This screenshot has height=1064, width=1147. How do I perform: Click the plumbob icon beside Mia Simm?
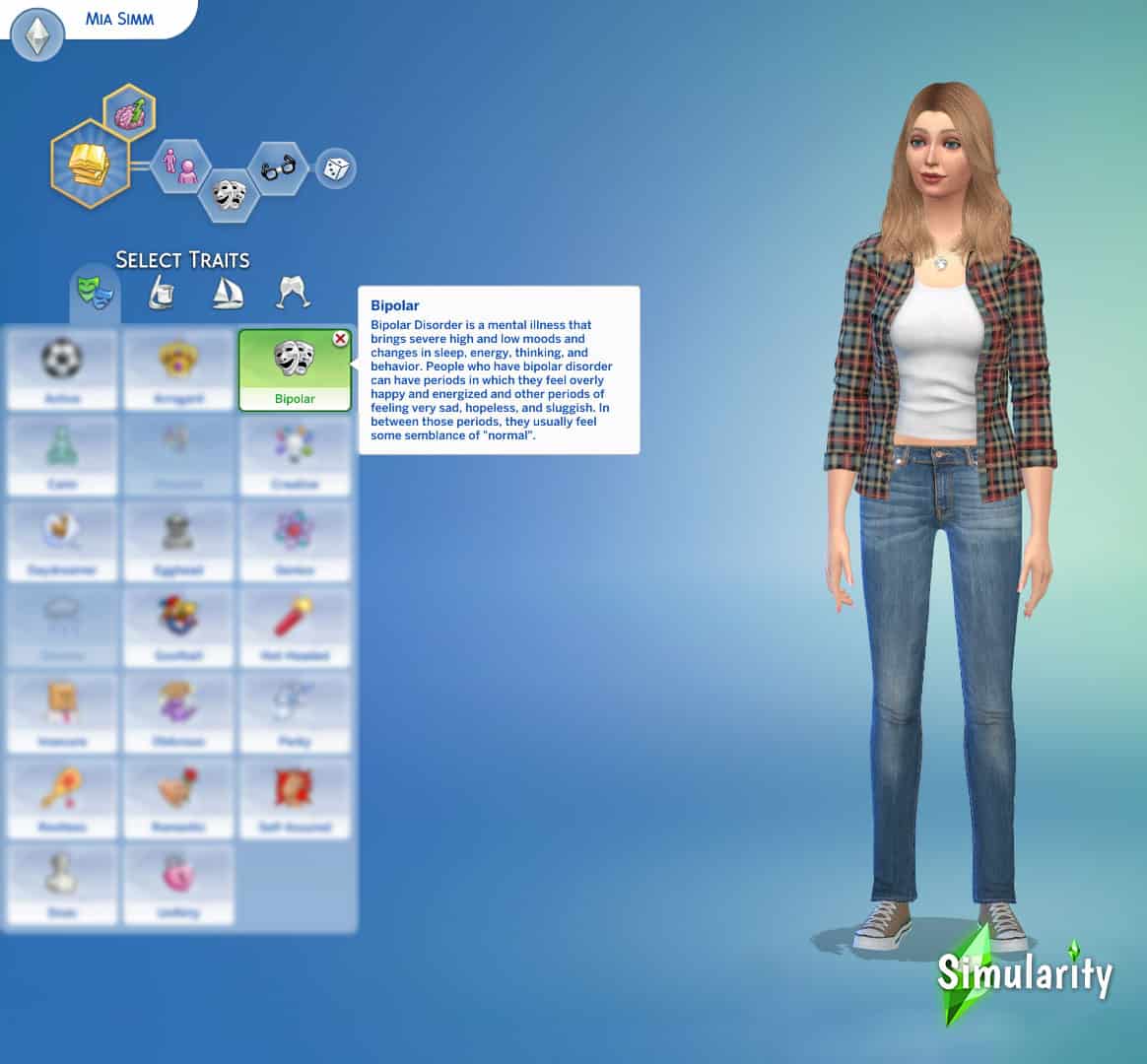click(x=37, y=36)
